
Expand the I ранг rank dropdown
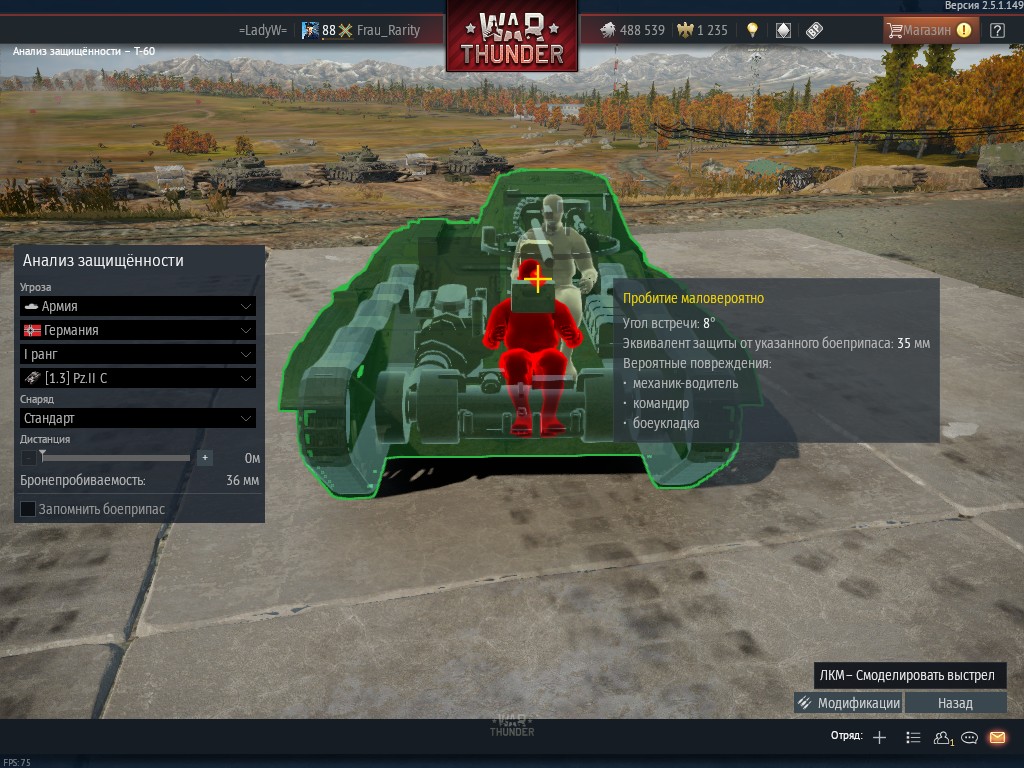[138, 354]
